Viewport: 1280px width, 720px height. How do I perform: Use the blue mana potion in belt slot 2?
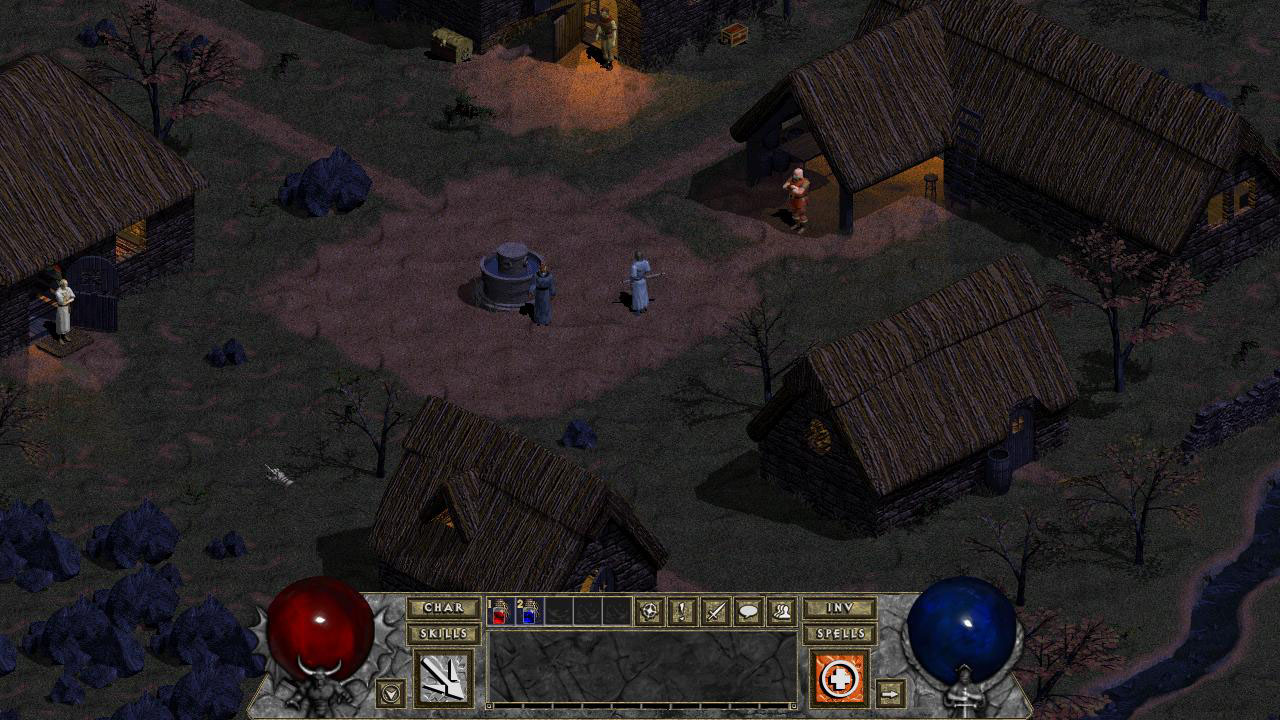[x=529, y=612]
